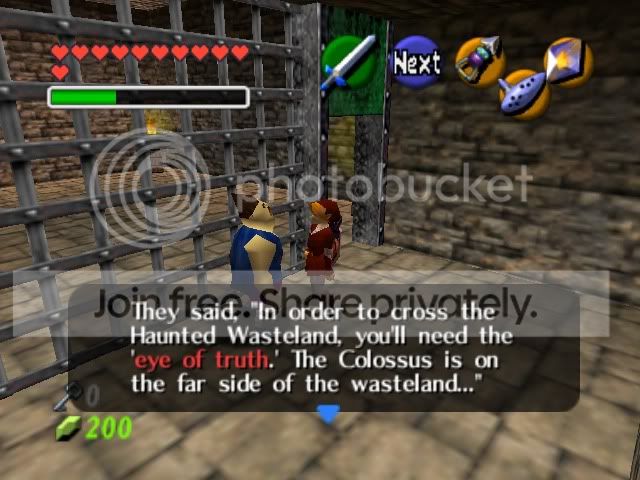The image size is (640, 480).
Task: Click the blue Next action button
Action: [x=415, y=62]
